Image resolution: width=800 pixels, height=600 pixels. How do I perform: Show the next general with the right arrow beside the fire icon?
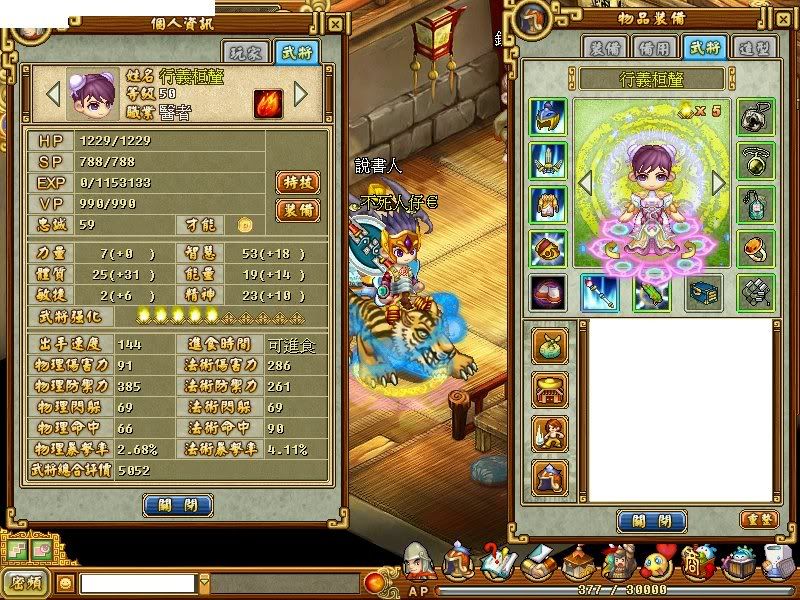300,95
